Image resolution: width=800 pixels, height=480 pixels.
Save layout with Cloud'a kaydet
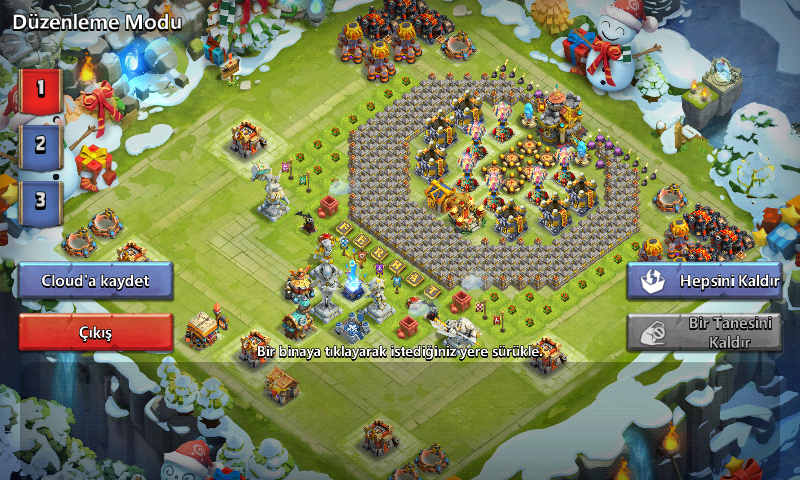(x=95, y=281)
